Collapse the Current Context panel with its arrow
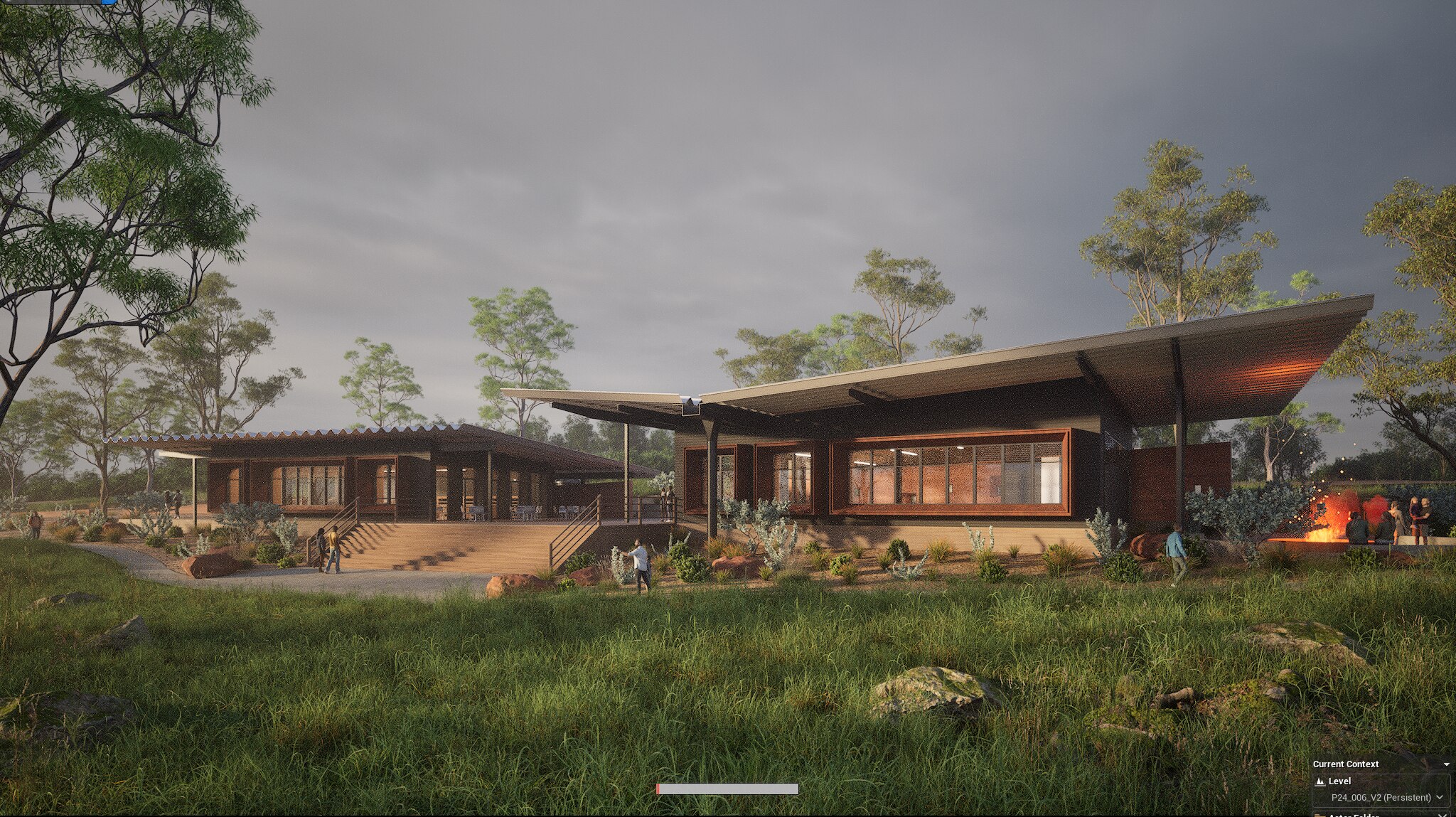This screenshot has height=817, width=1456. pos(1447,764)
